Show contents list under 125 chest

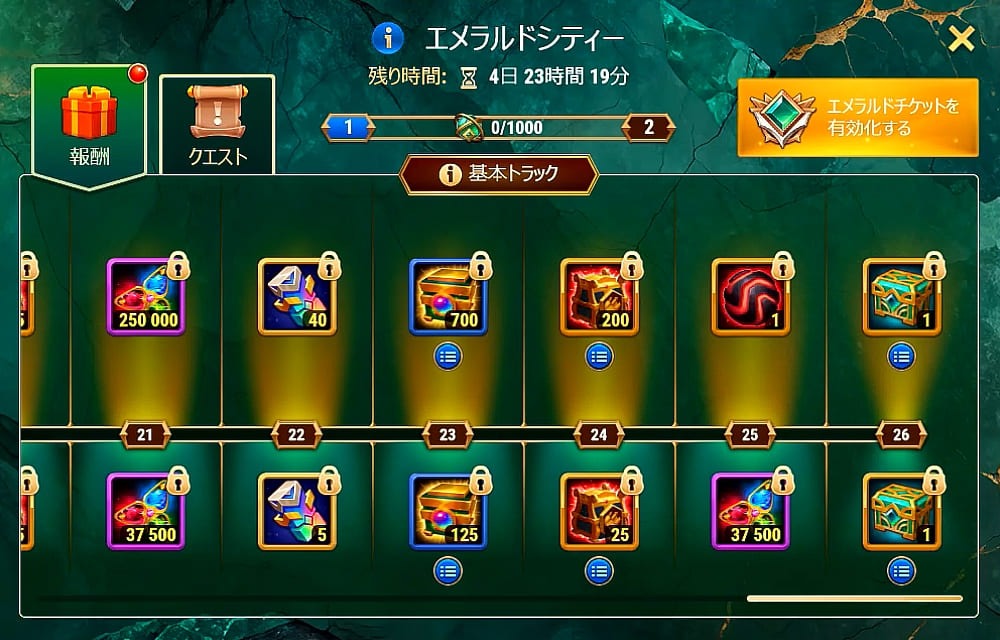coord(448,570)
